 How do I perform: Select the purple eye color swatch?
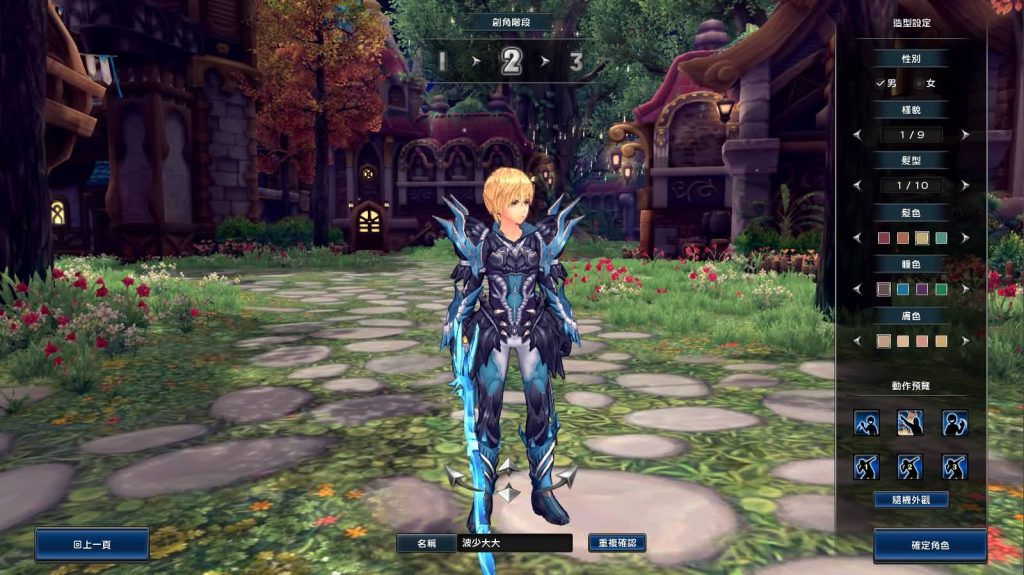coord(921,289)
